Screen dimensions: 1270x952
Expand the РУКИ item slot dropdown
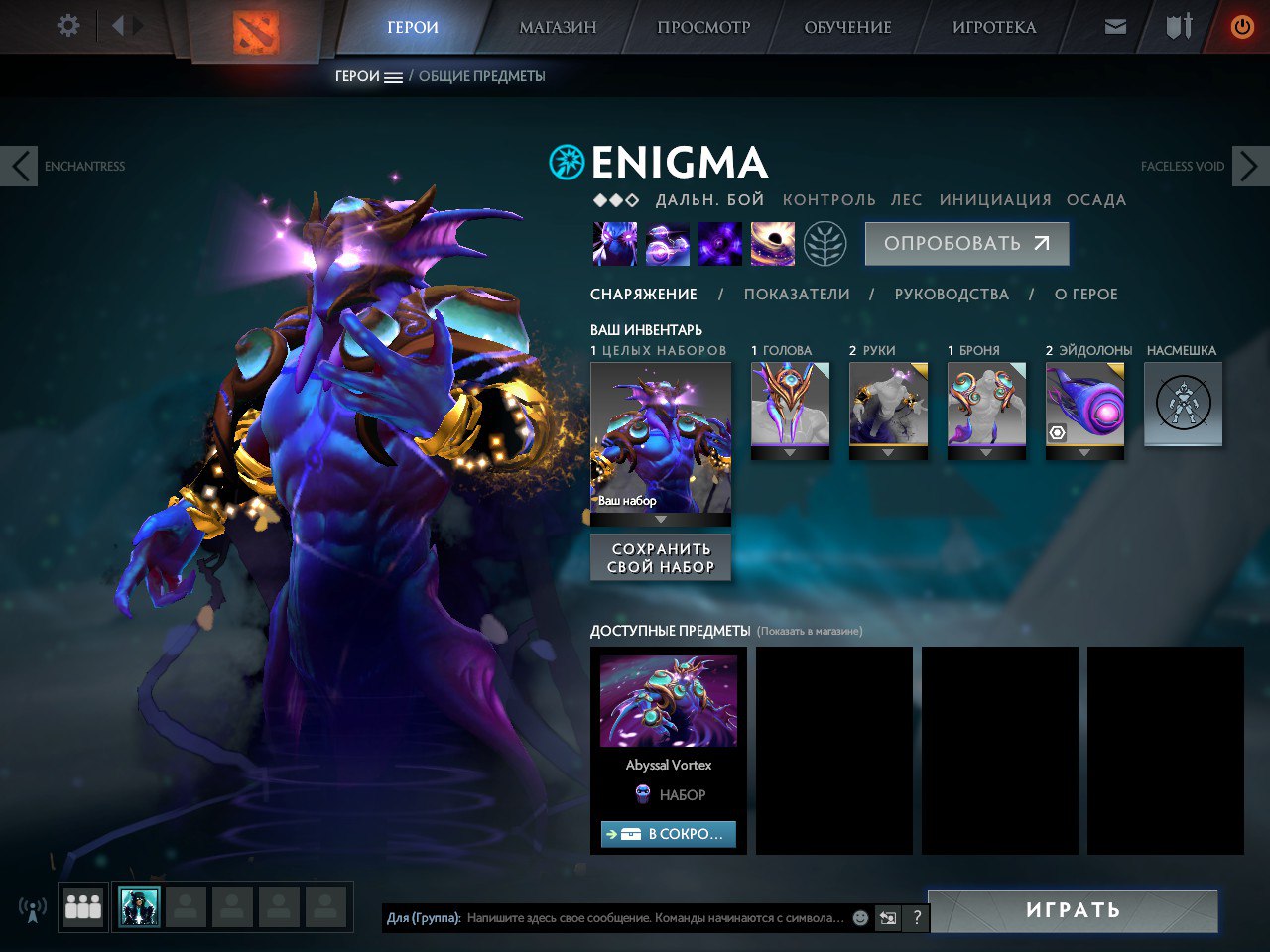pos(887,452)
